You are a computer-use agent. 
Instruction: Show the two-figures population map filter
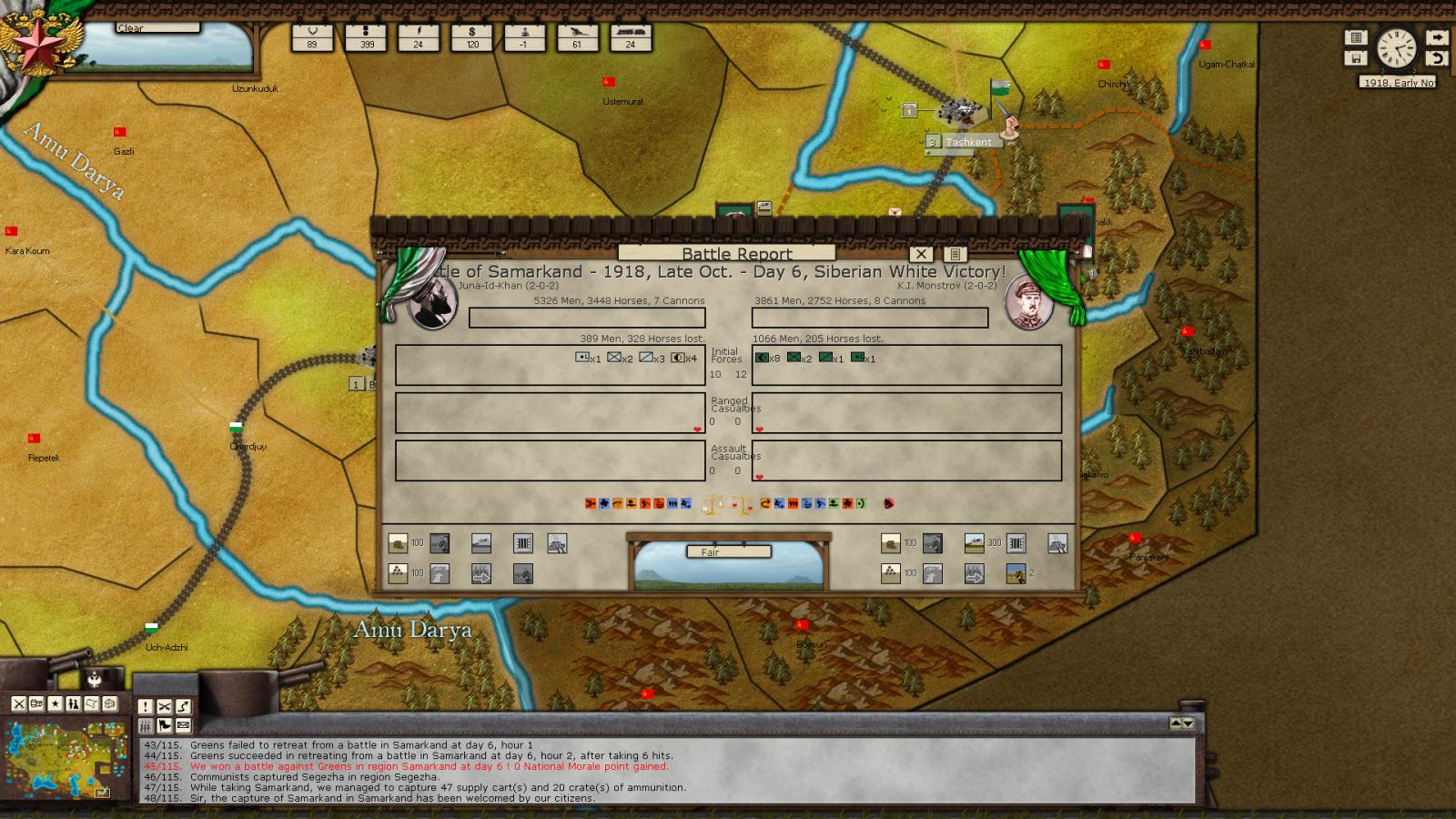click(x=73, y=703)
